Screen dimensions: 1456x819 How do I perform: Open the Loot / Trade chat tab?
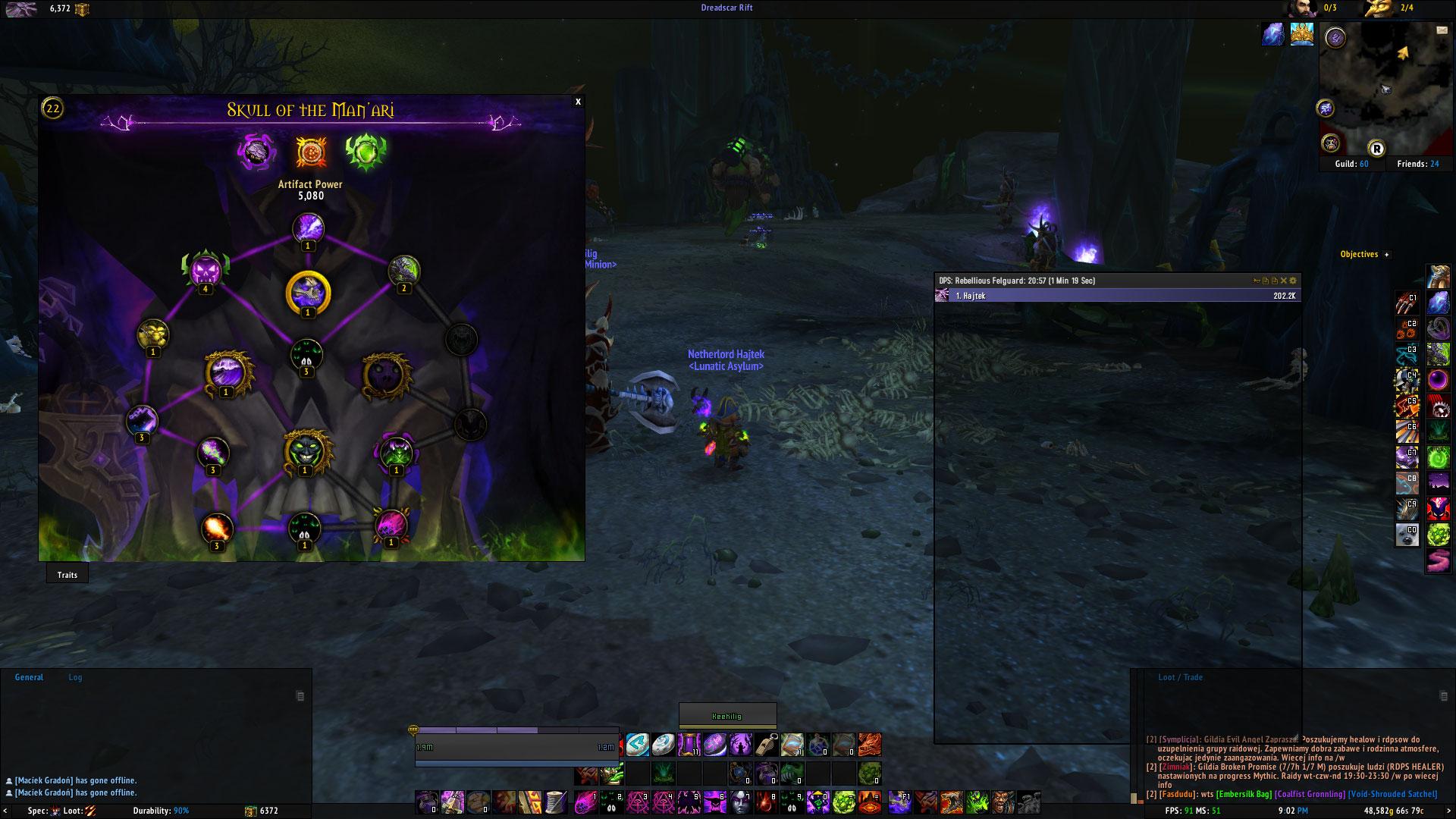tap(1181, 677)
